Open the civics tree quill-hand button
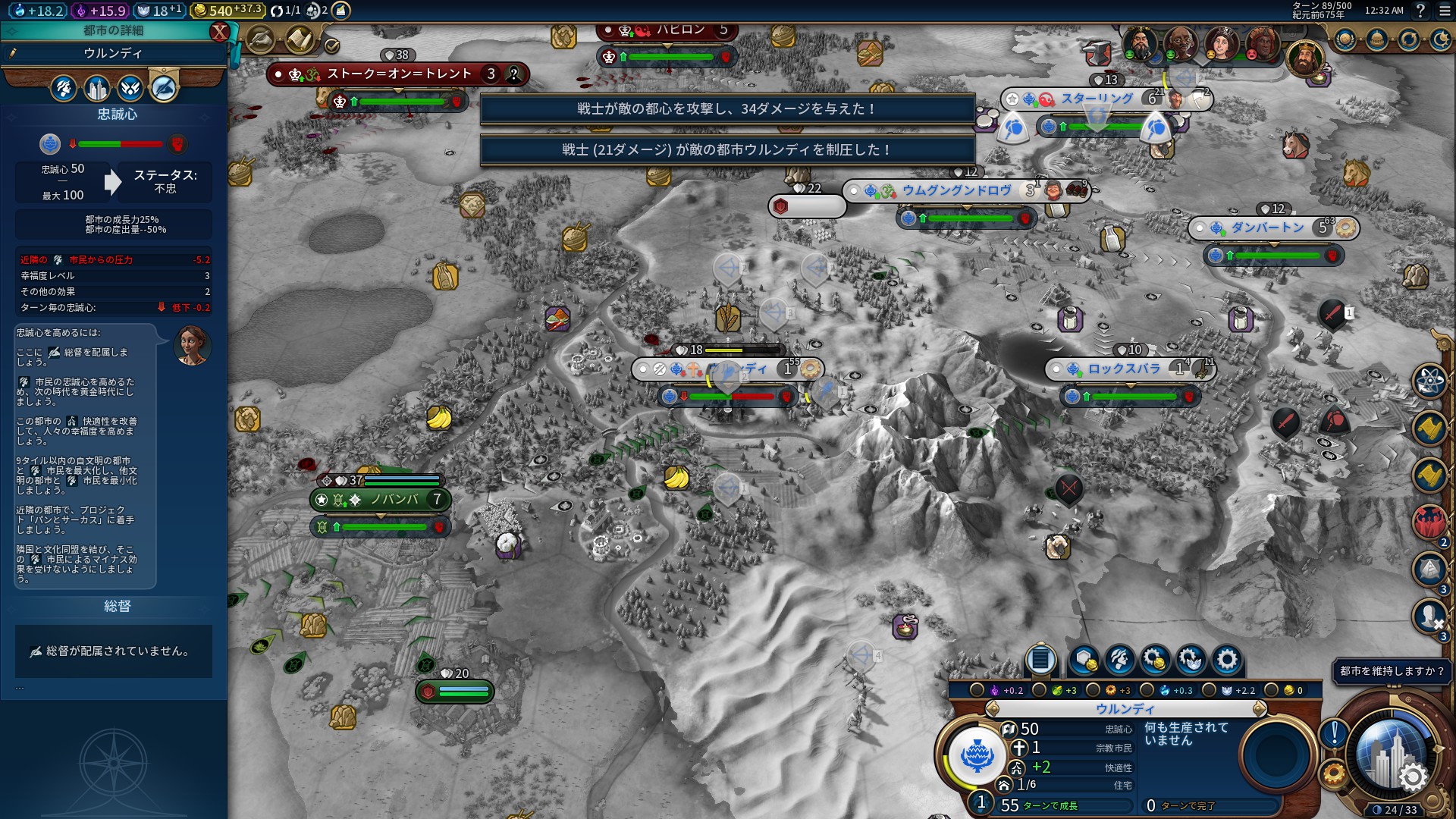 coord(261,39)
